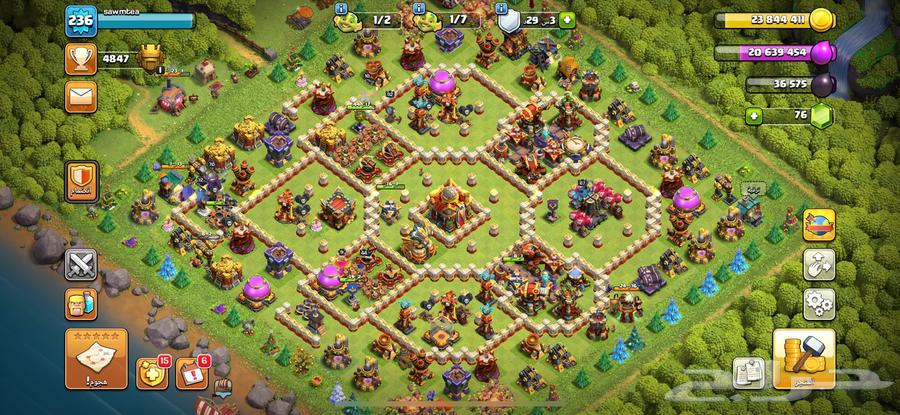The width and height of the screenshot is (900, 415).
Task: Tap the green plus beside the shield timer
Action: tap(568, 19)
